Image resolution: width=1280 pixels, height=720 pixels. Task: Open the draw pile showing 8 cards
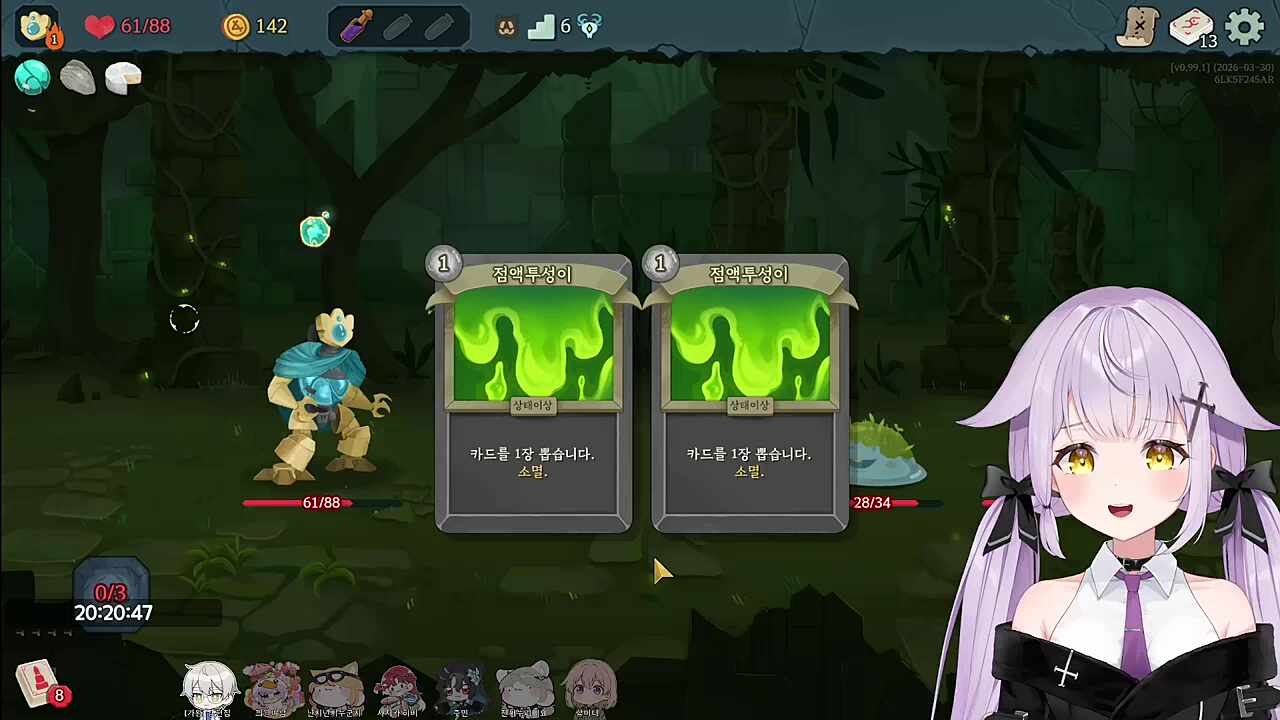[39, 685]
